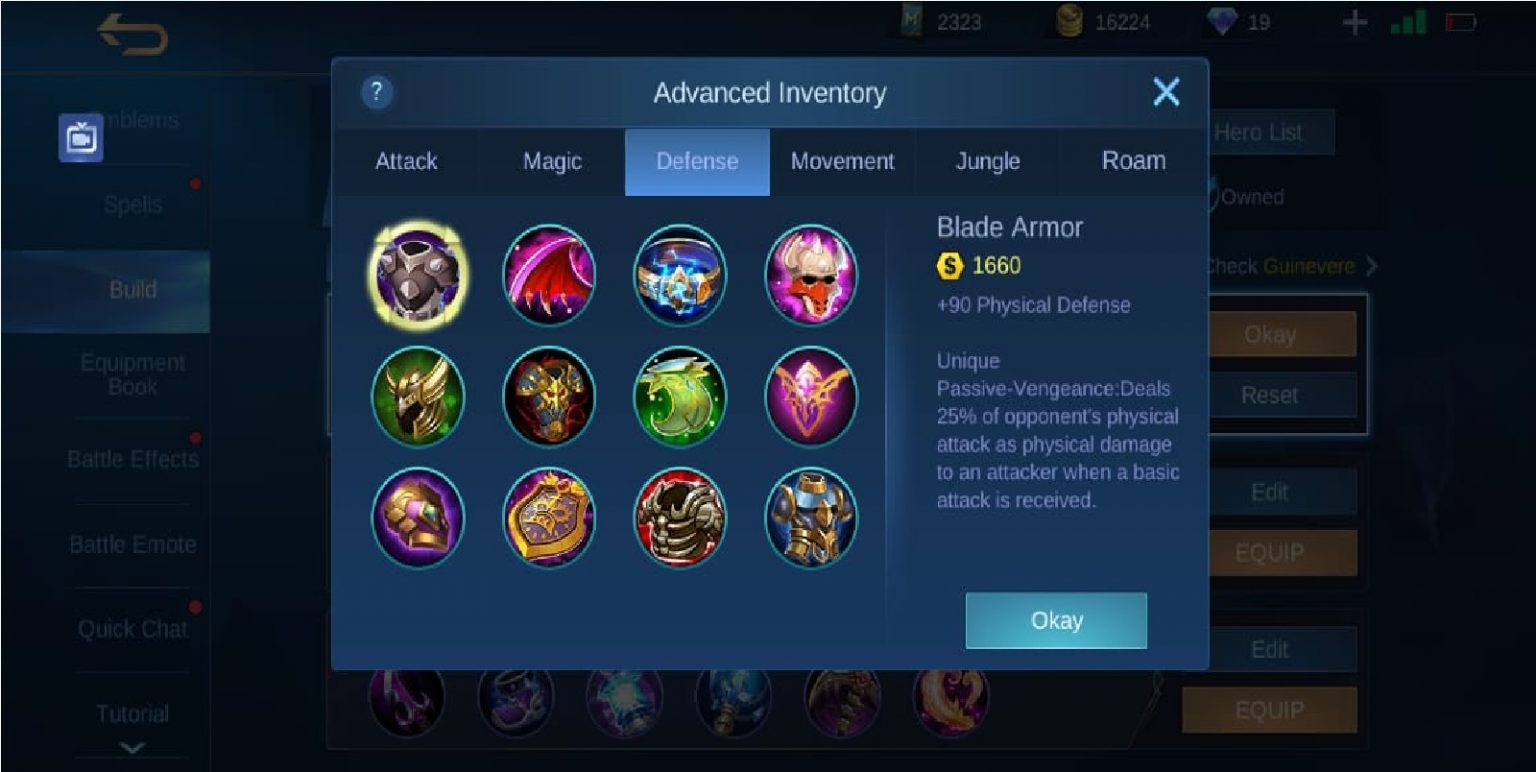The height and width of the screenshot is (772, 1536).
Task: Open the Jungle items tab
Action: tap(986, 161)
